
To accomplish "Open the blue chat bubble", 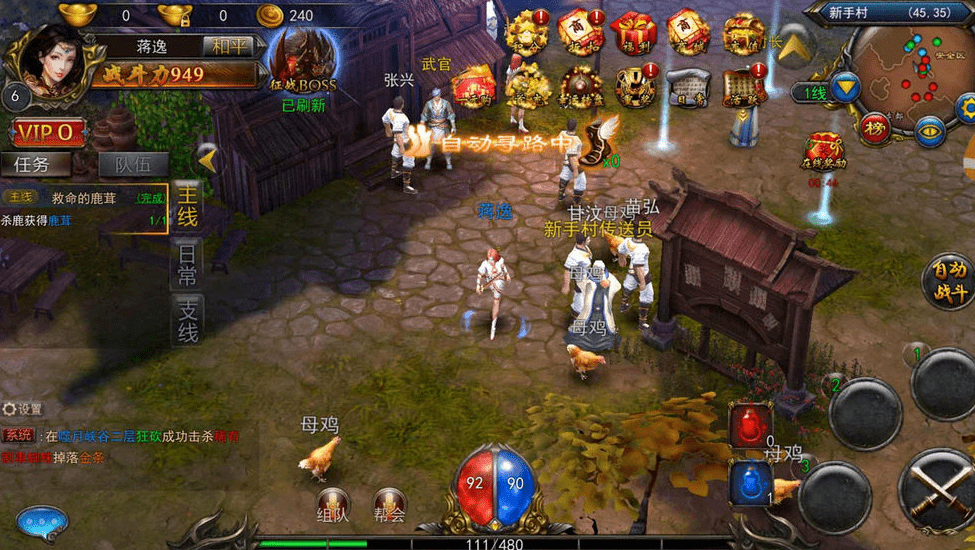I will tap(42, 522).
